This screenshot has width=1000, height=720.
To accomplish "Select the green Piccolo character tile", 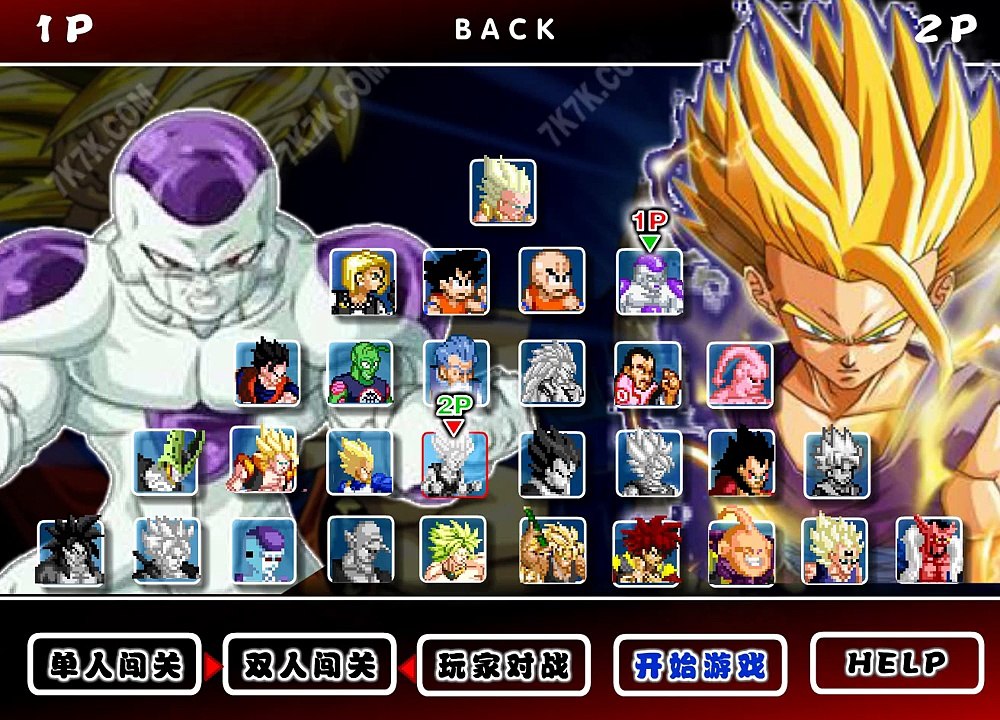I will coord(361,374).
